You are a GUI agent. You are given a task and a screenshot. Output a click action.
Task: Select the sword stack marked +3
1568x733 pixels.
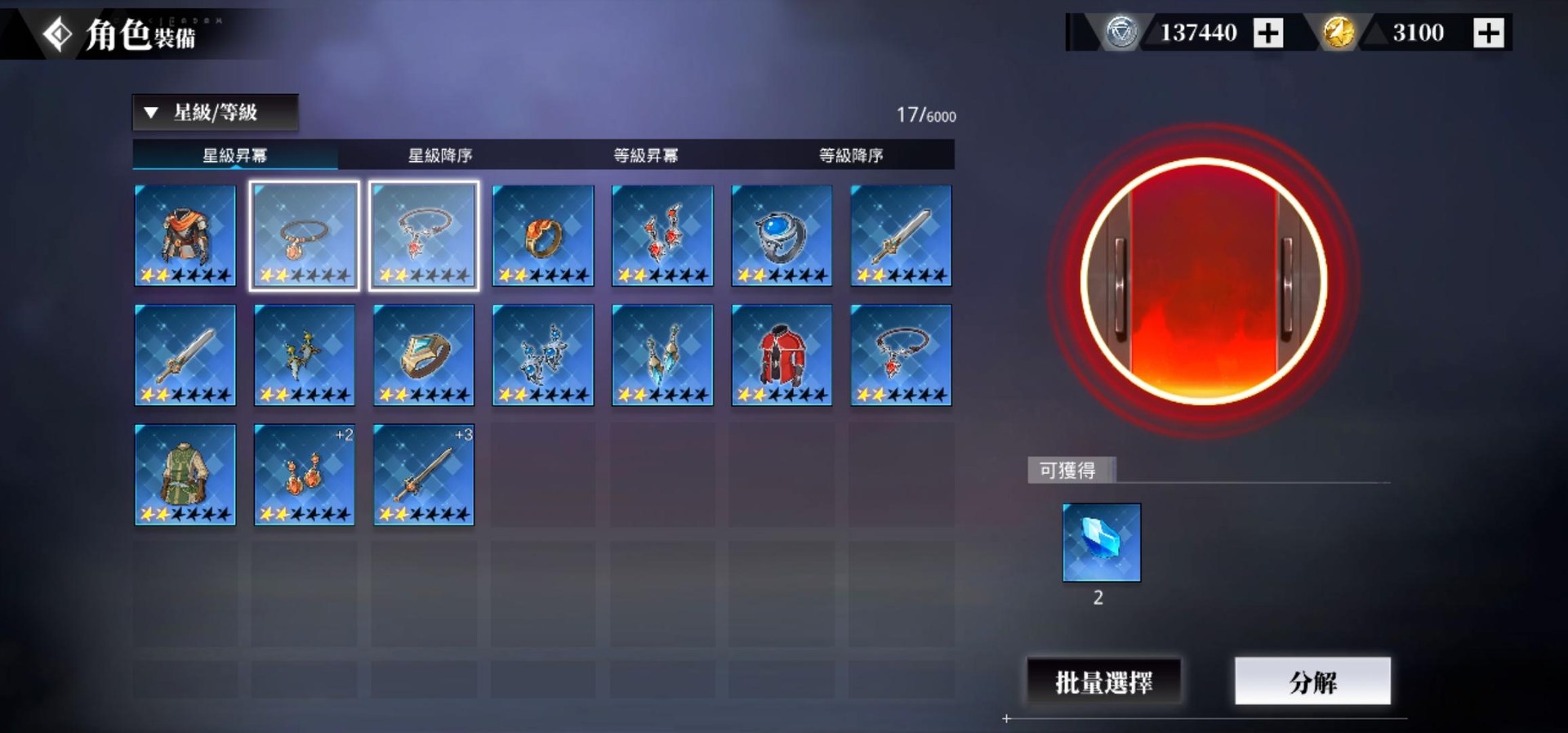(x=424, y=474)
